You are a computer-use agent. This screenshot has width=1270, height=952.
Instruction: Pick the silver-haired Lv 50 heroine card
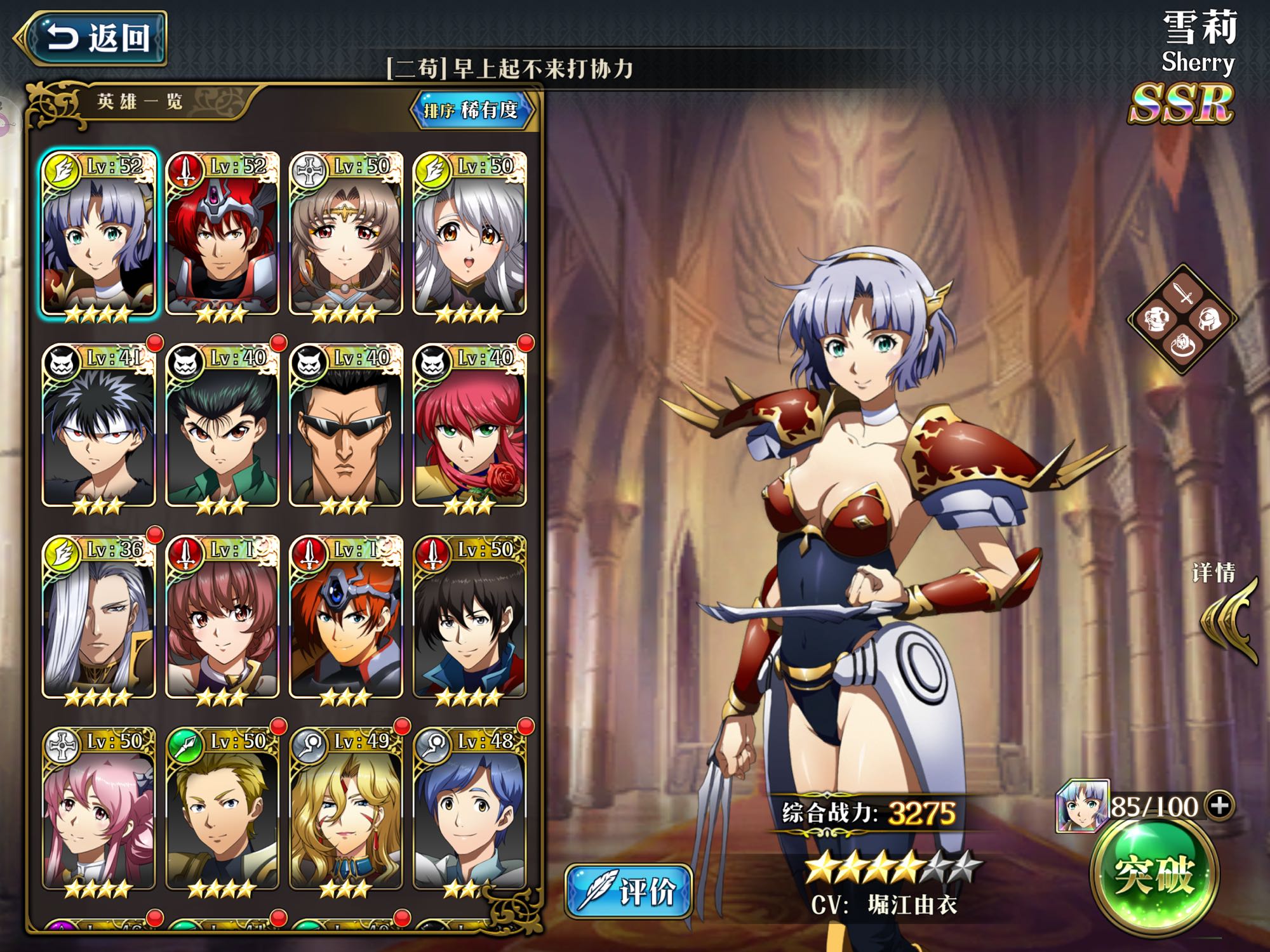(469, 235)
